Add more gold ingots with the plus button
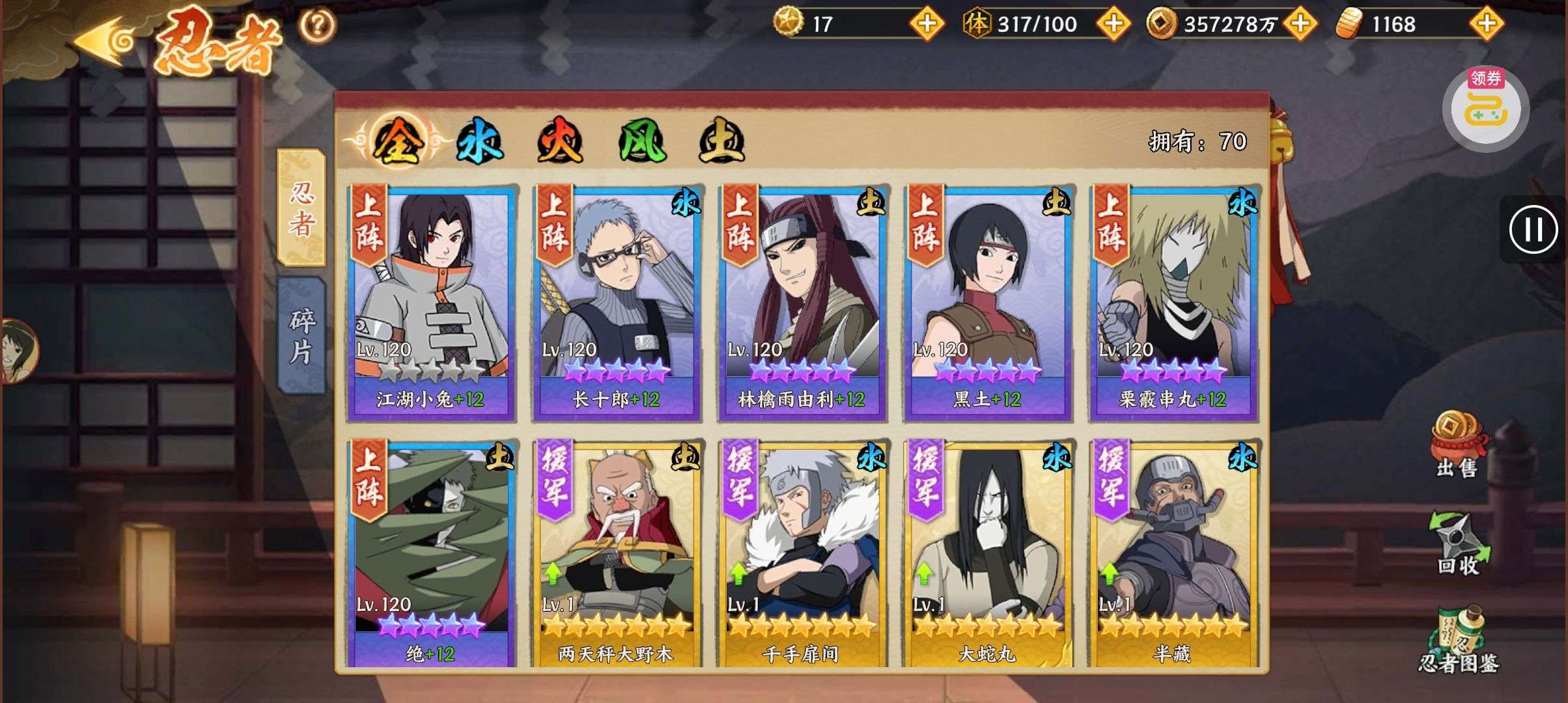 pos(1486,24)
